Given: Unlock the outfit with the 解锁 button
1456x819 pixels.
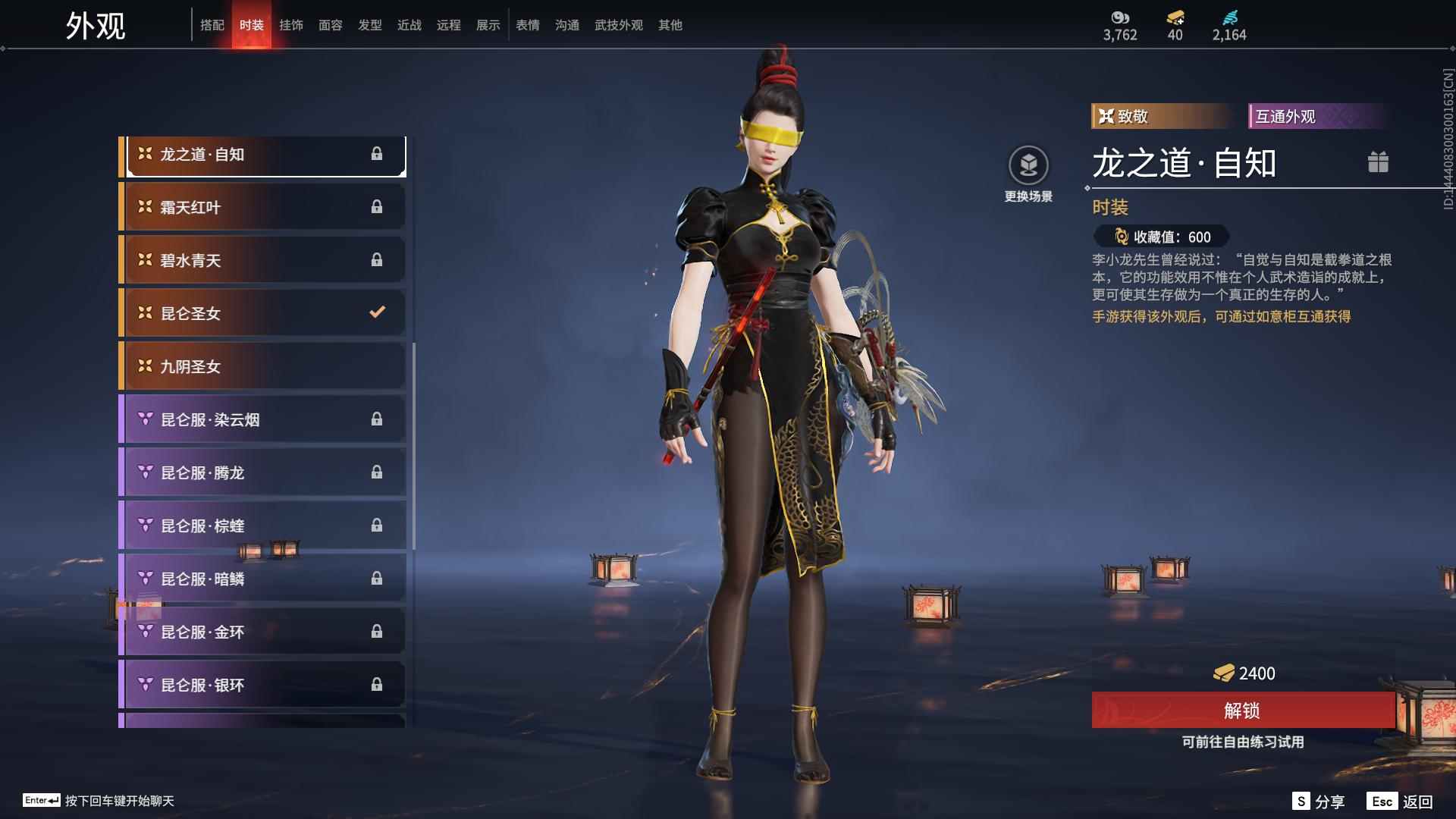Looking at the screenshot, I should (x=1242, y=711).
